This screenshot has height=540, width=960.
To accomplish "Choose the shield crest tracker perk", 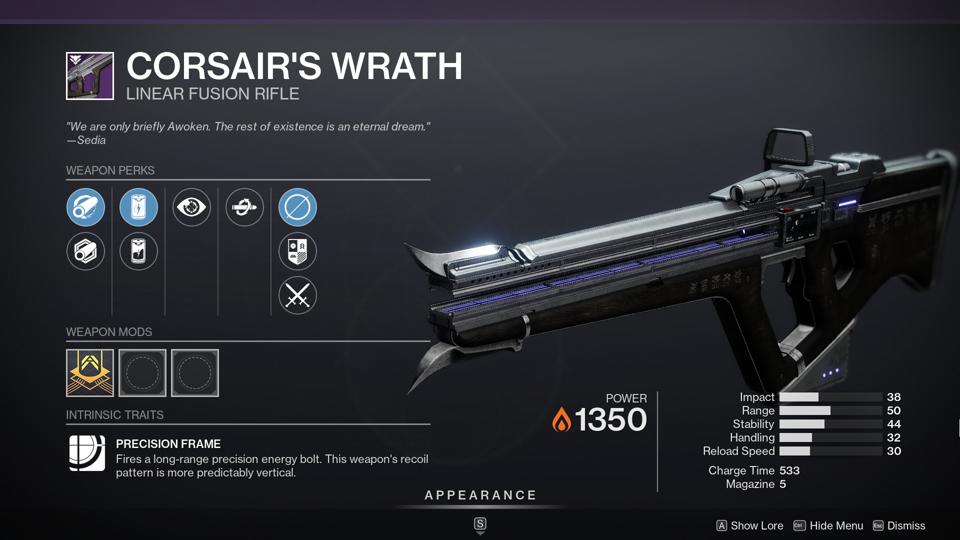I will (297, 251).
